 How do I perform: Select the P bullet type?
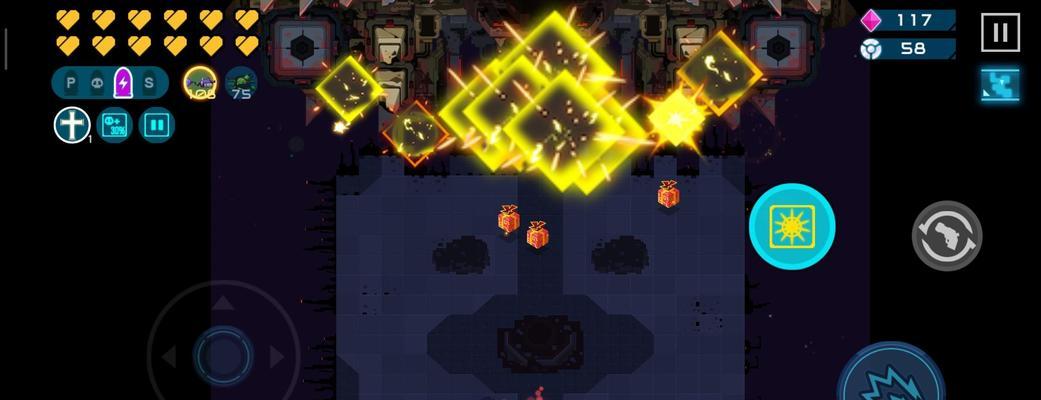(71, 83)
